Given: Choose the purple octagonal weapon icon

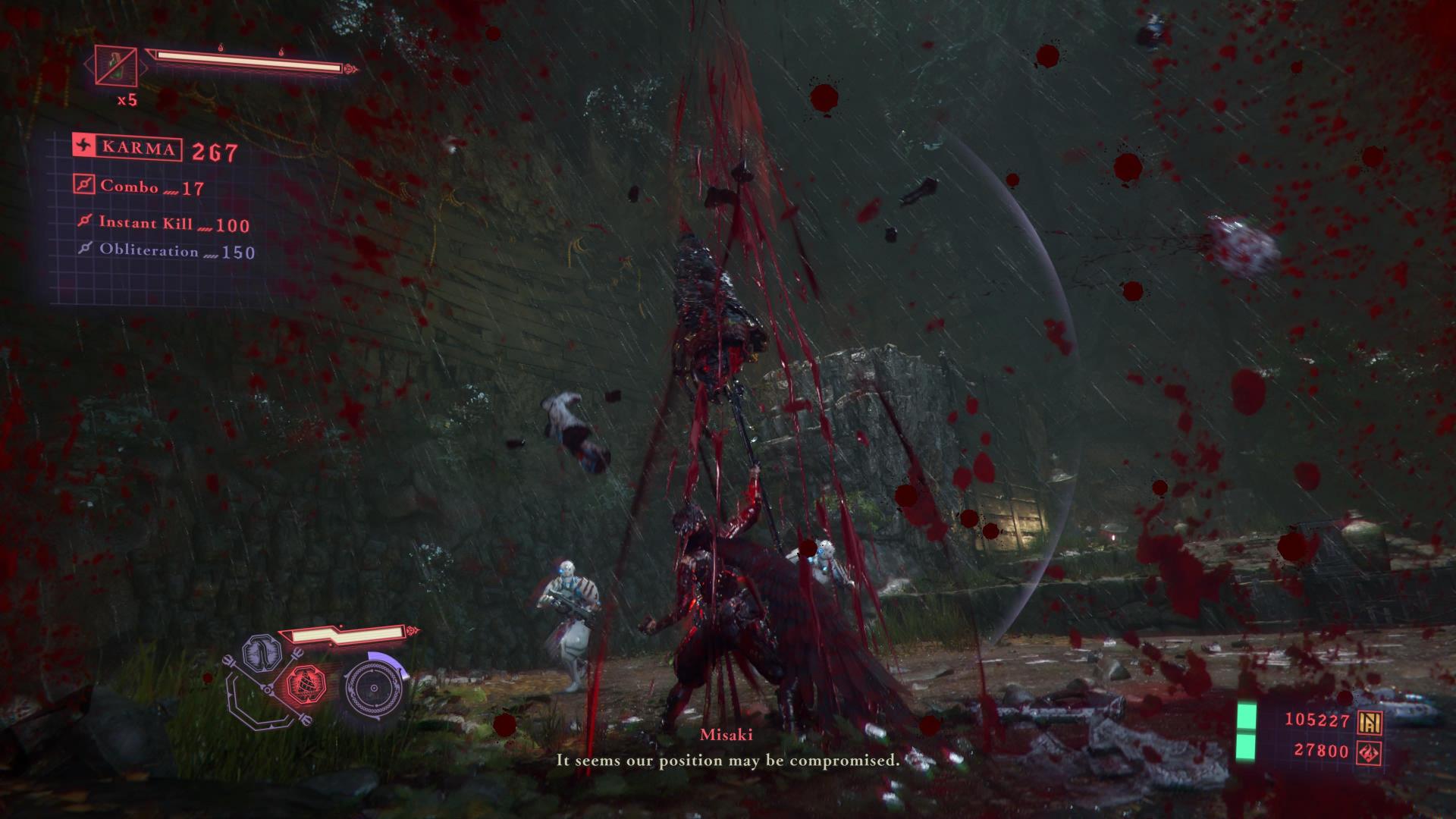Looking at the screenshot, I should (x=262, y=654).
